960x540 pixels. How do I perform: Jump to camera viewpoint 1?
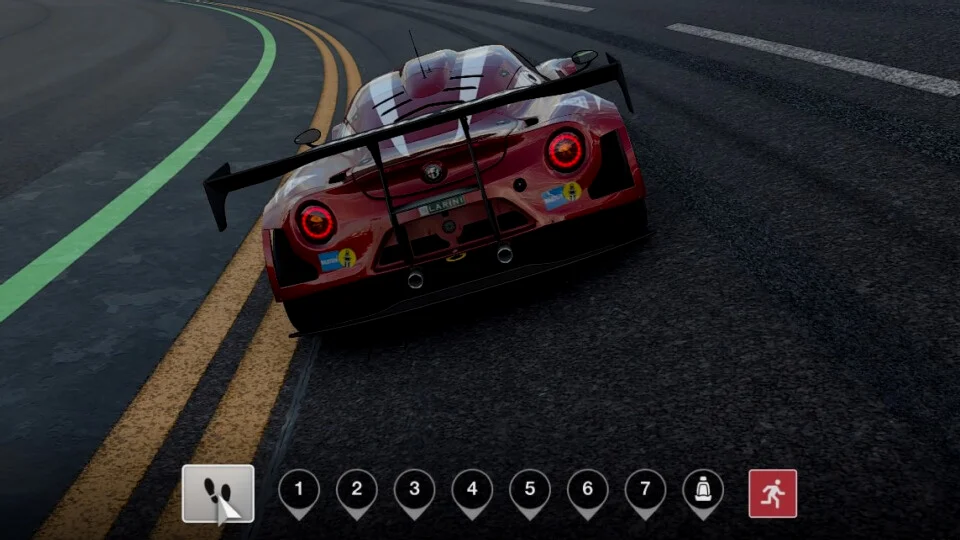299,490
